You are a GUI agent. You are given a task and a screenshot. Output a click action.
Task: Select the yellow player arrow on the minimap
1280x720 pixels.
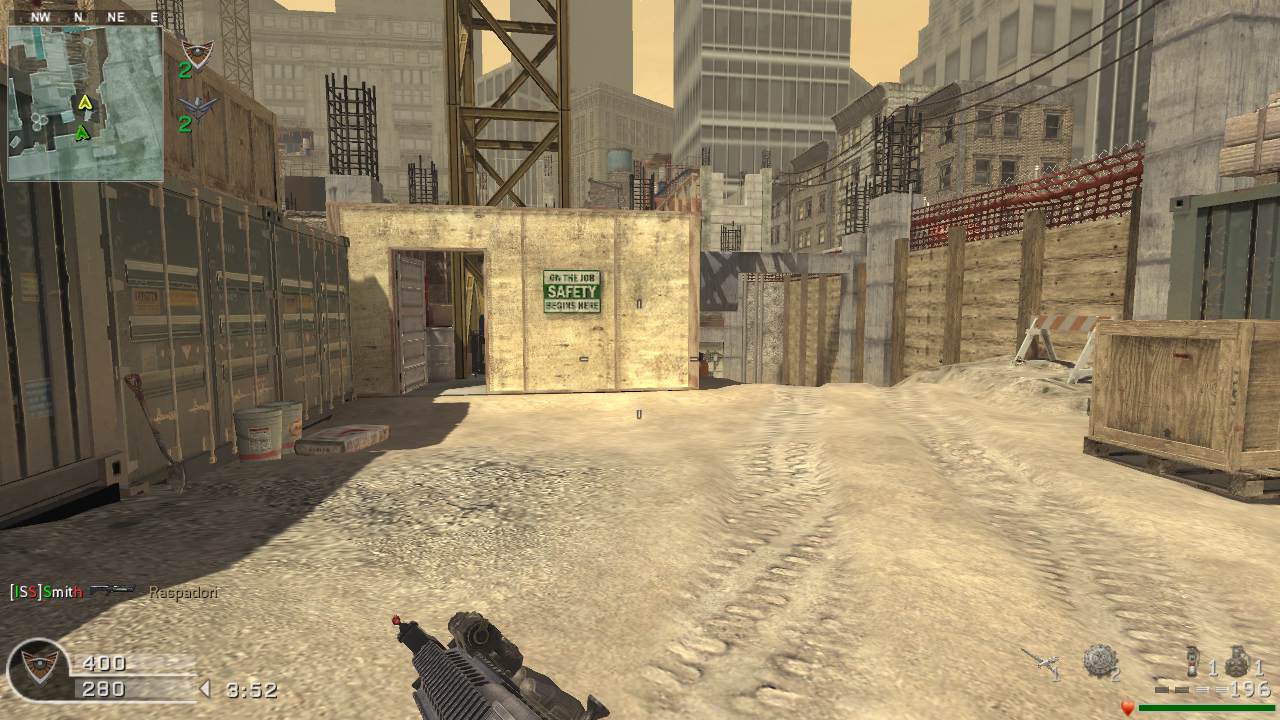click(85, 101)
